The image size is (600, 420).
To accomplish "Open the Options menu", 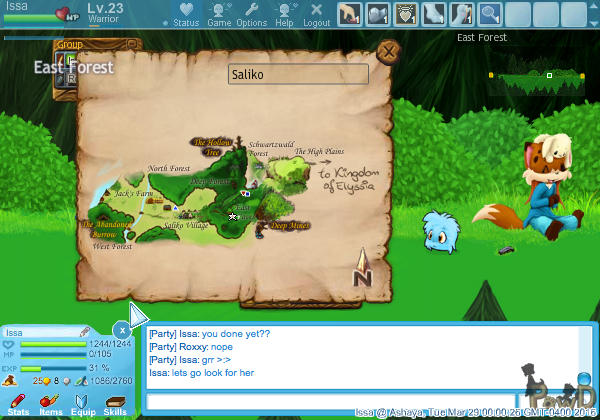I will point(251,14).
